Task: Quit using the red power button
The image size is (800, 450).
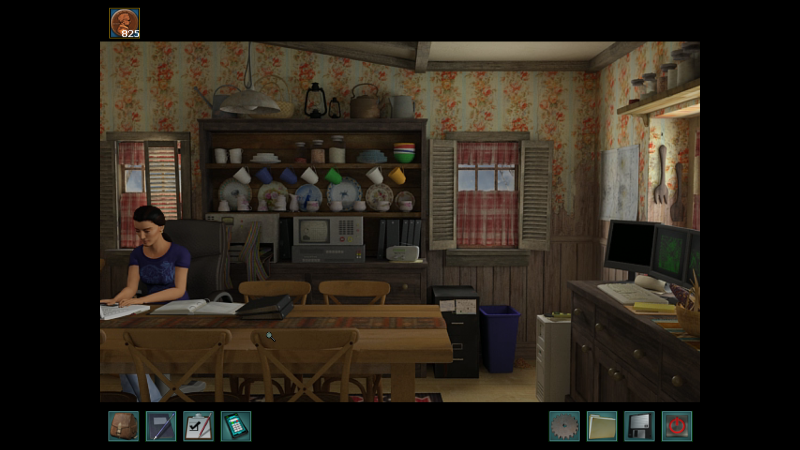Action: pos(677,426)
